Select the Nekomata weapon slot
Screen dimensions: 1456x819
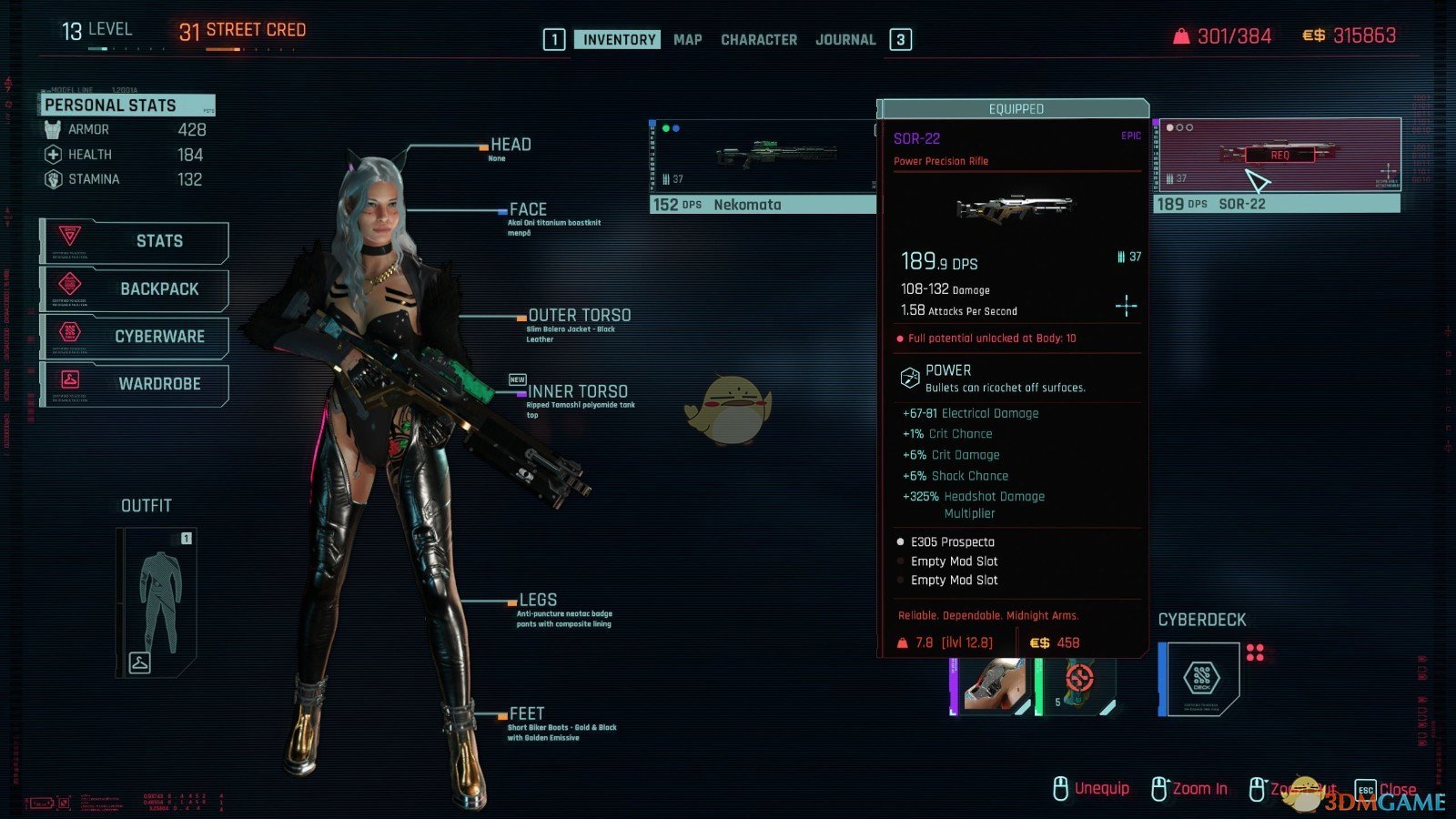763,167
